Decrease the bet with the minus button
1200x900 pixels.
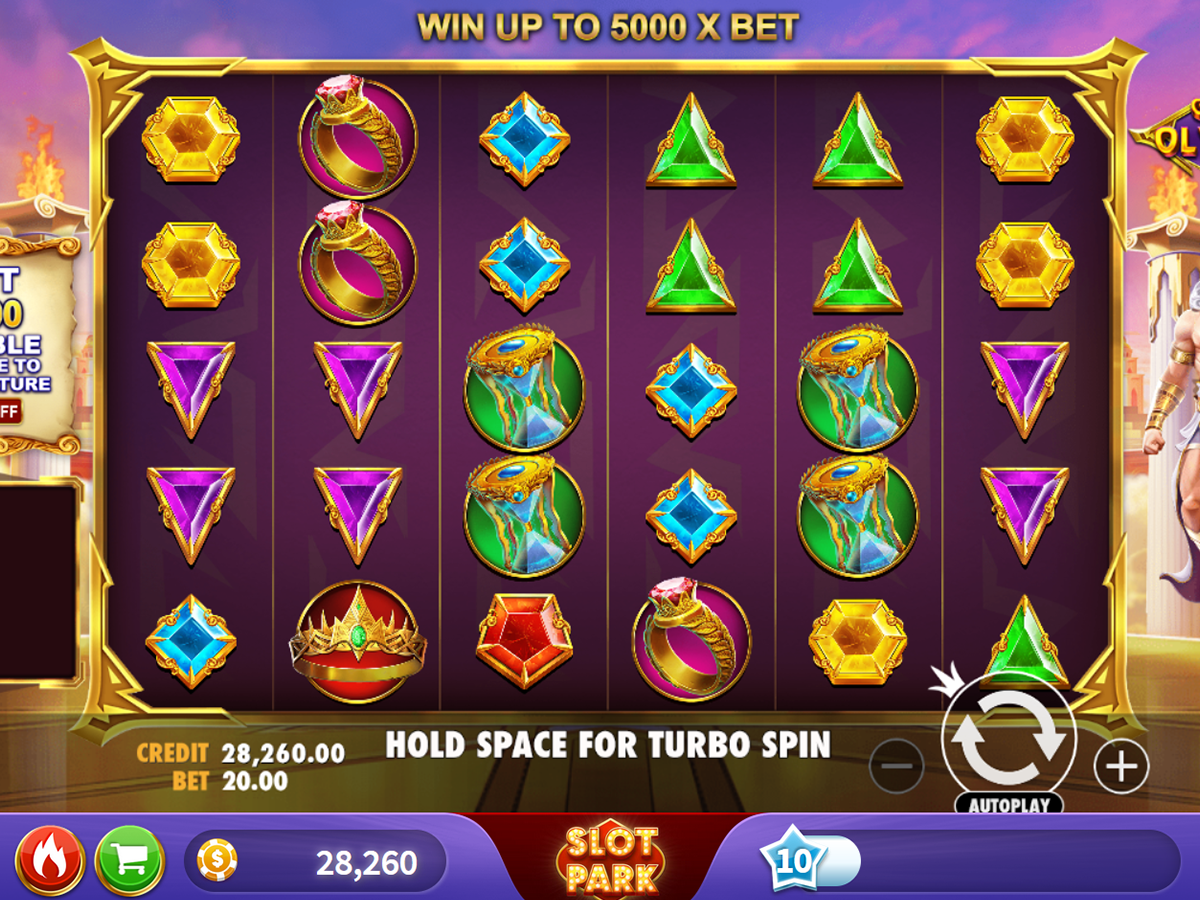point(896,767)
